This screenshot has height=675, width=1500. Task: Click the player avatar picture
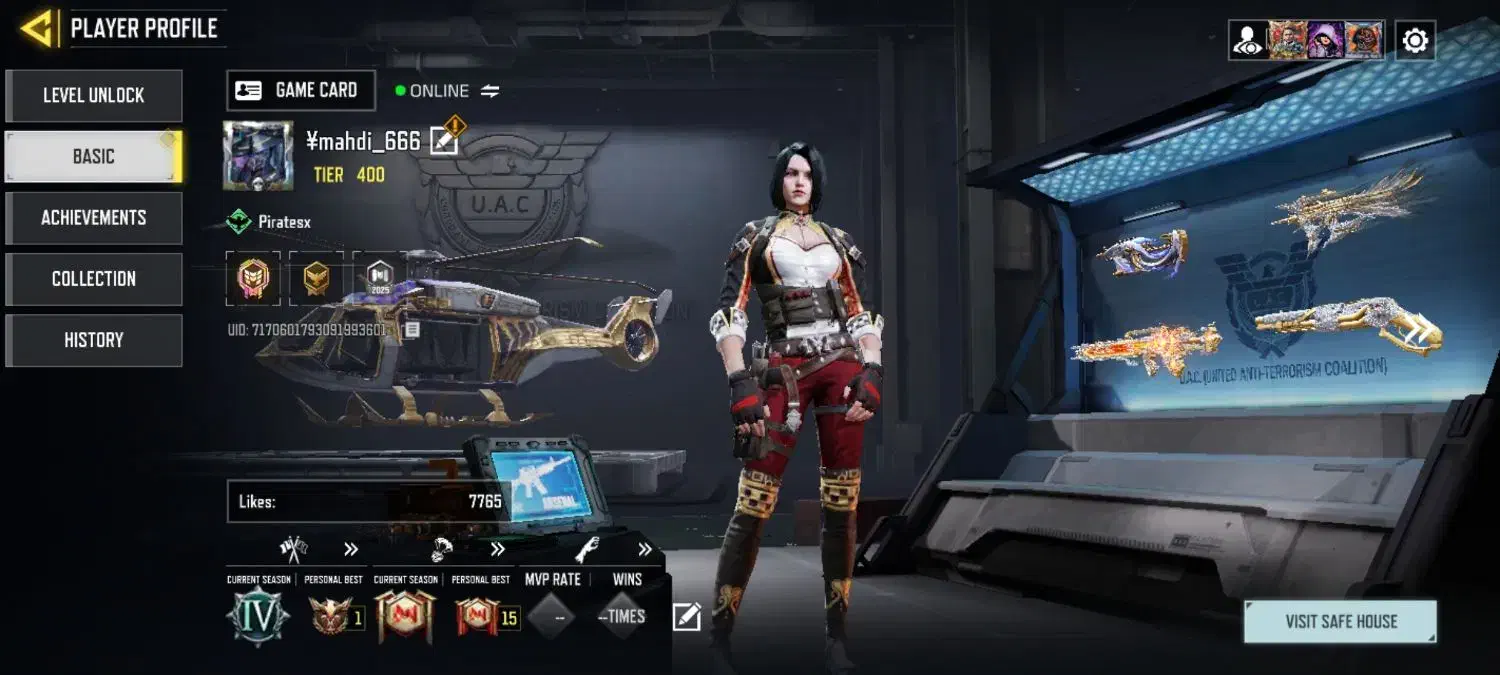(x=258, y=155)
